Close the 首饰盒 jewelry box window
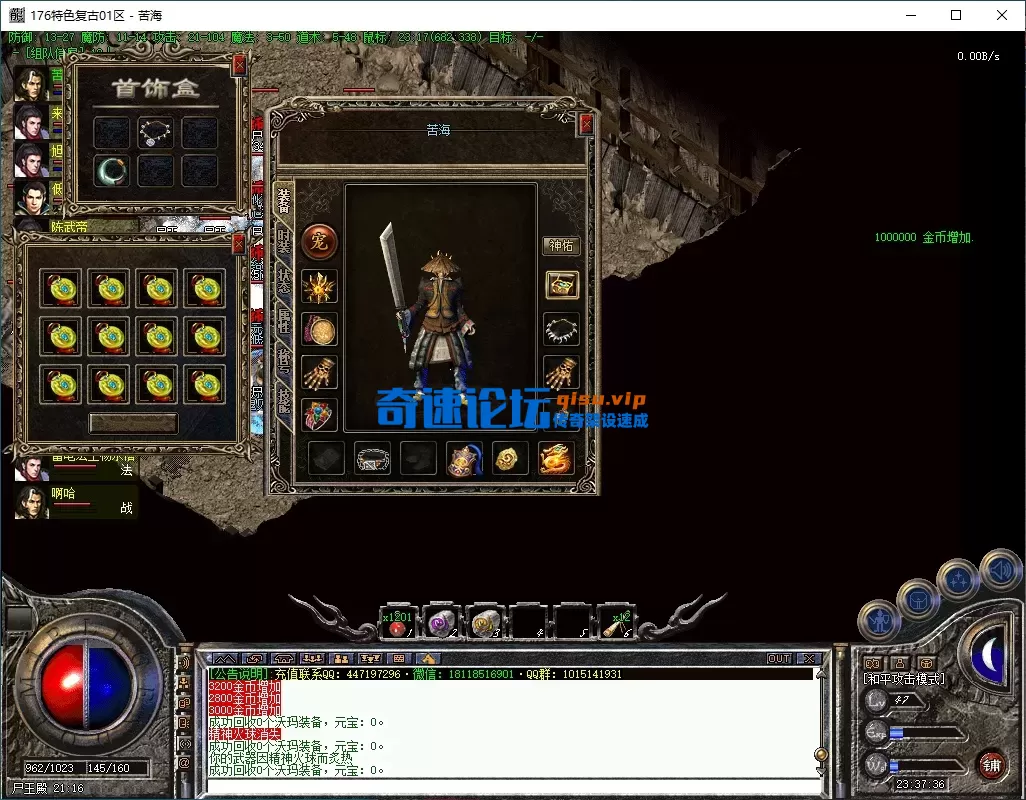Screen dimensions: 1026x800 tap(239, 65)
